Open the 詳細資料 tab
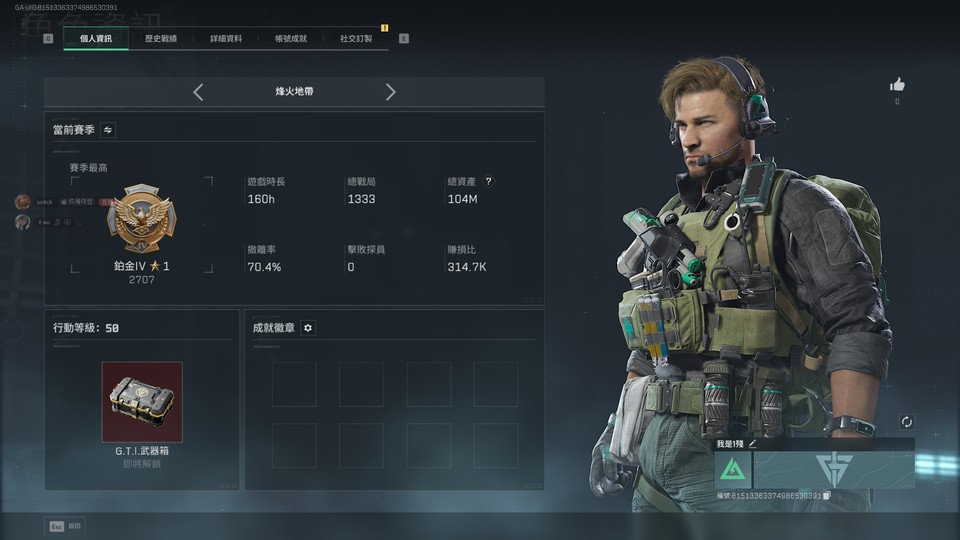The height and width of the screenshot is (540, 960). [226, 39]
